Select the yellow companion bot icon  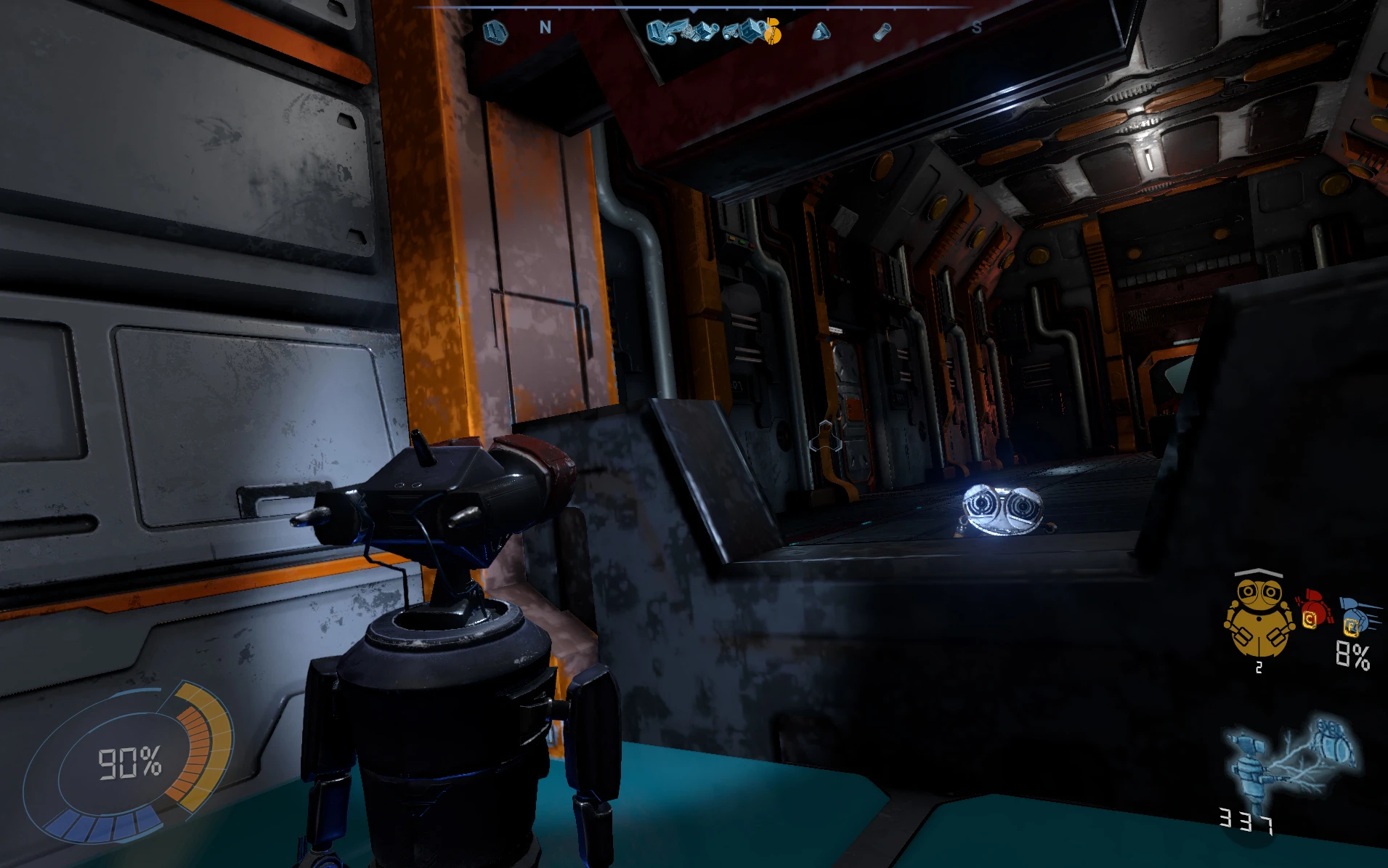tap(1259, 616)
